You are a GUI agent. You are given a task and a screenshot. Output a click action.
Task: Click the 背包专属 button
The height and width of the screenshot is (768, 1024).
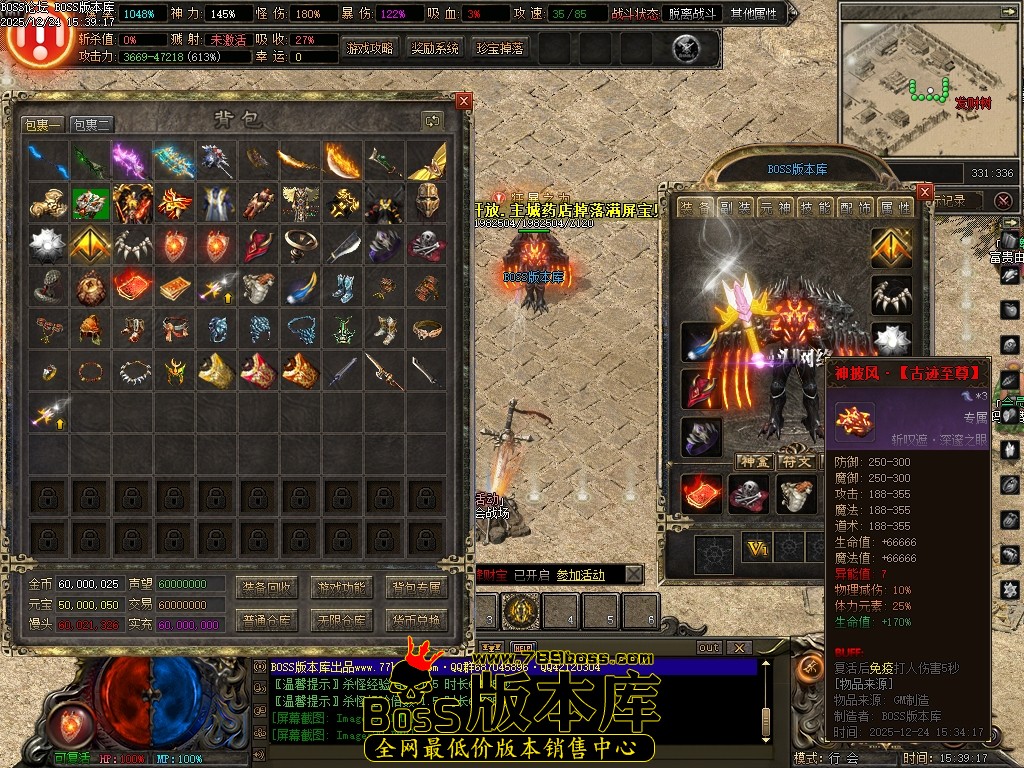coord(416,587)
